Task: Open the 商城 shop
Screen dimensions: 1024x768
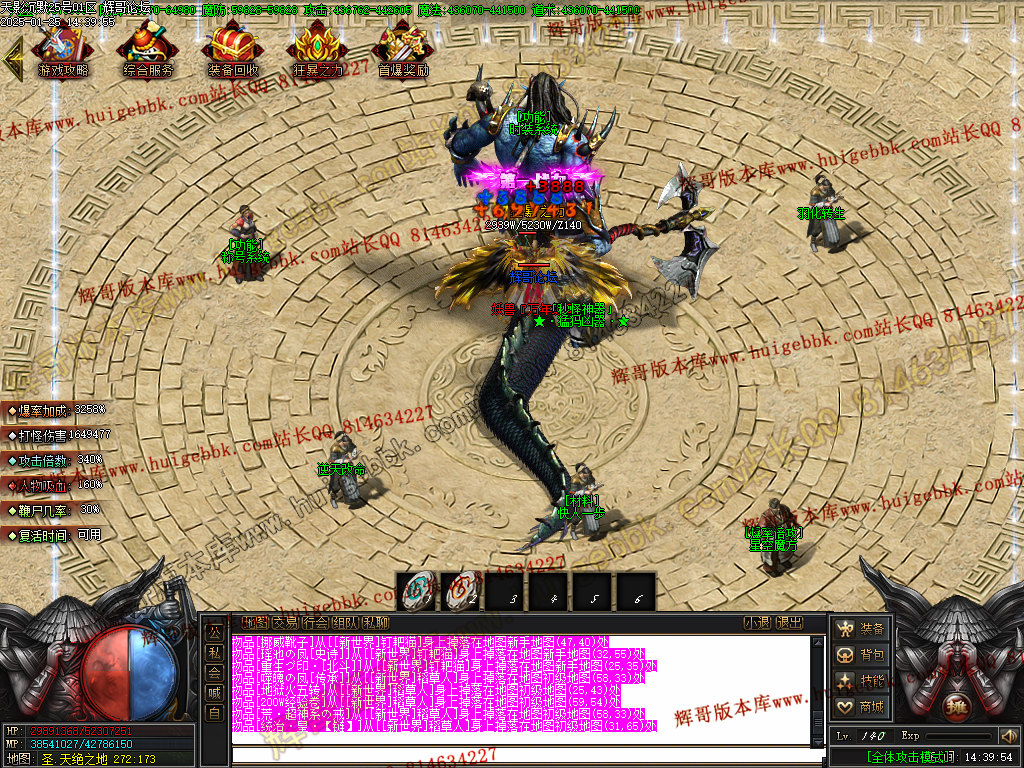Action: (x=861, y=707)
